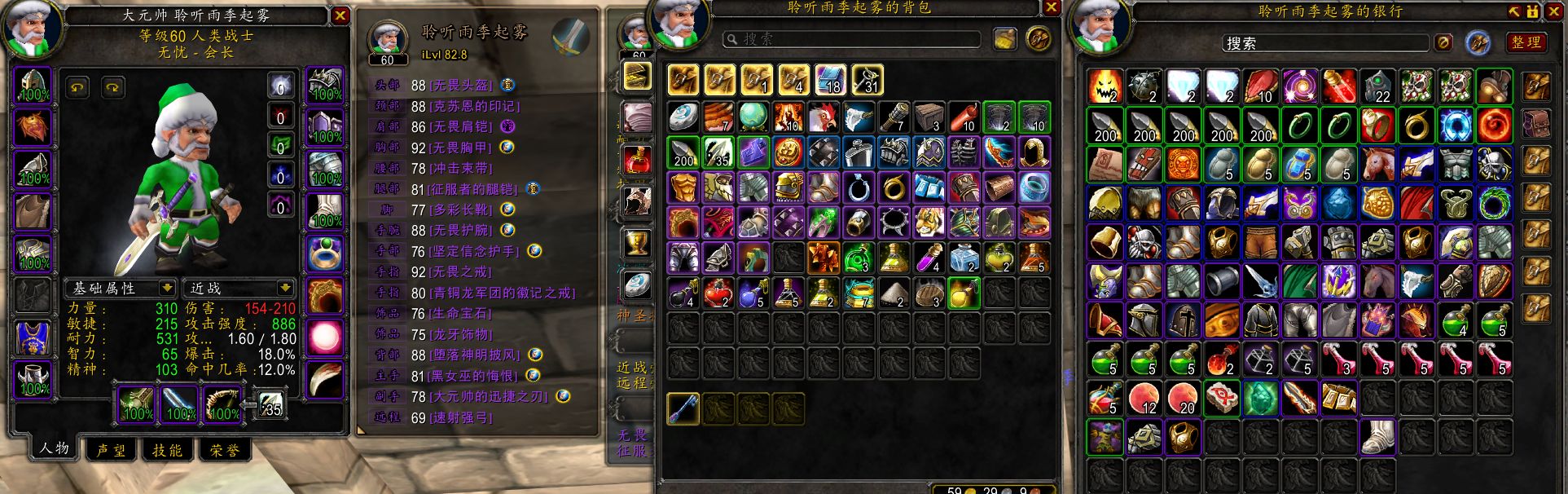Sort the bank with the 整理 button
The image size is (1568, 494).
(x=1525, y=42)
